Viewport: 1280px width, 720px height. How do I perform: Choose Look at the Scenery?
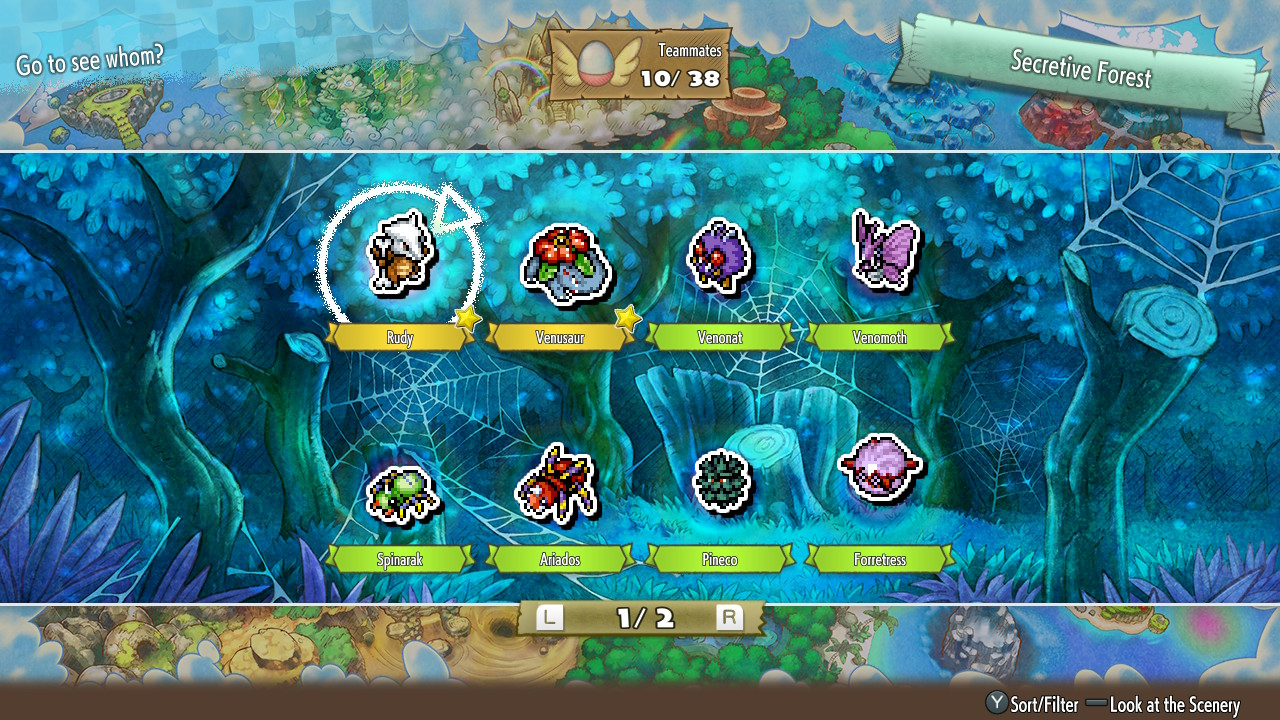[x=1163, y=705]
